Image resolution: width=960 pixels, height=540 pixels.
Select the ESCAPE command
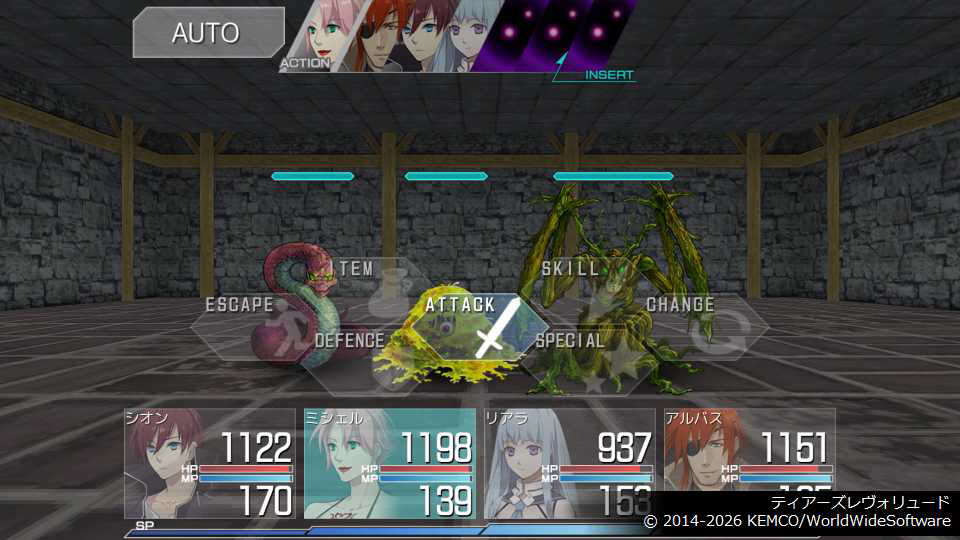click(239, 305)
